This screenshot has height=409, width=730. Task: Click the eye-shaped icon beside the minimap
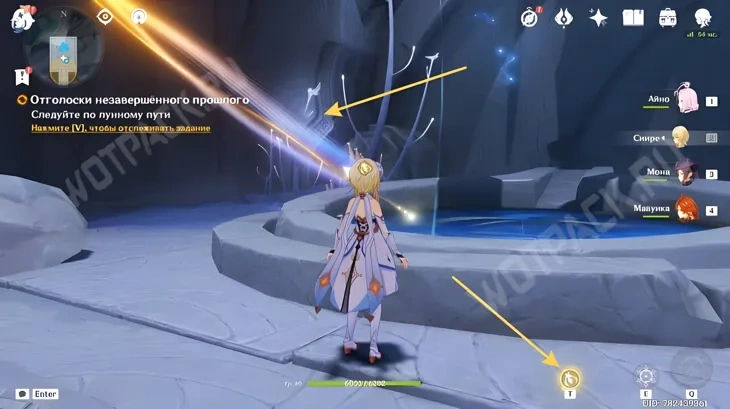[105, 17]
